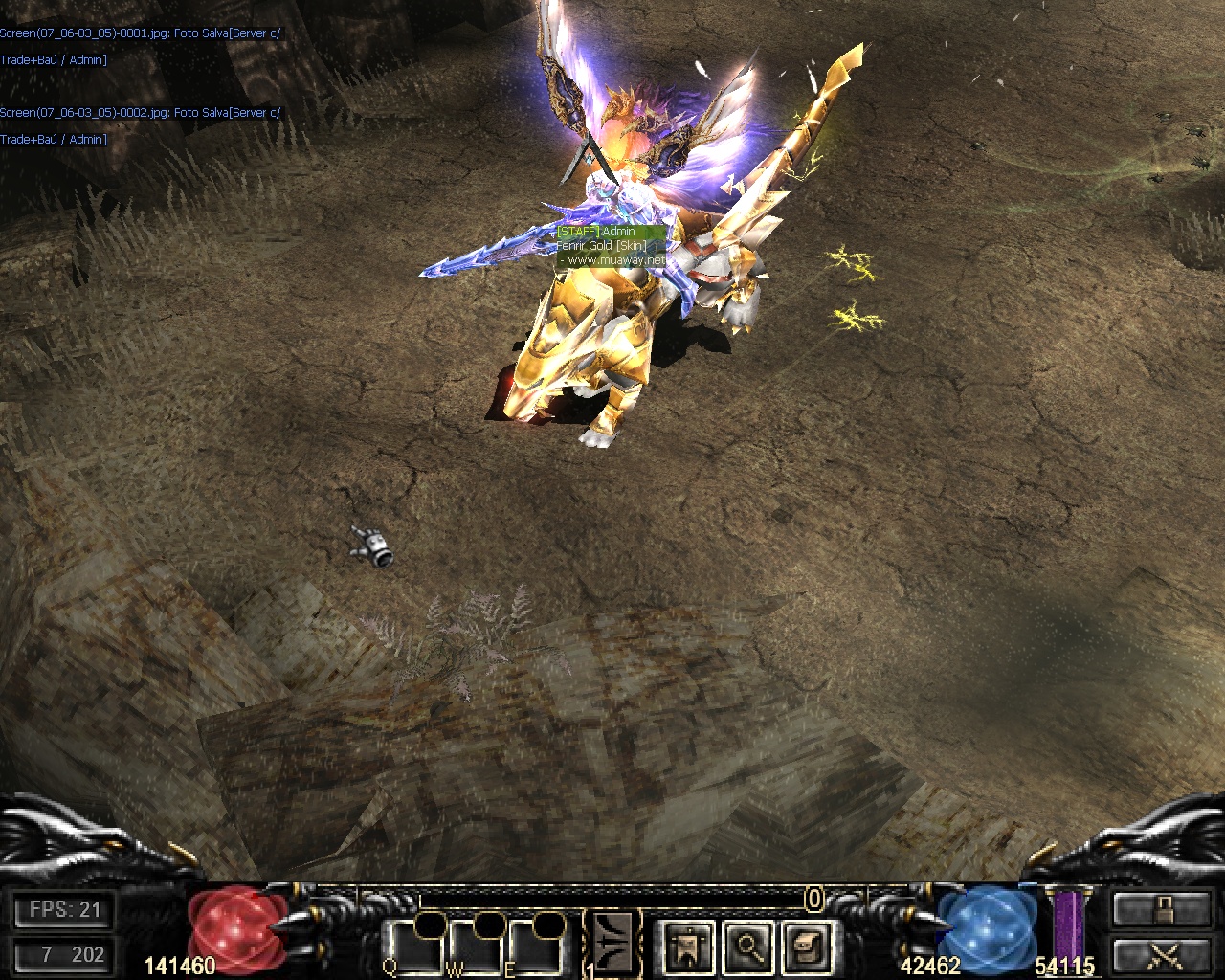Open the treasure chest inventory button
The height and width of the screenshot is (980, 1225).
pyautogui.click(x=806, y=946)
